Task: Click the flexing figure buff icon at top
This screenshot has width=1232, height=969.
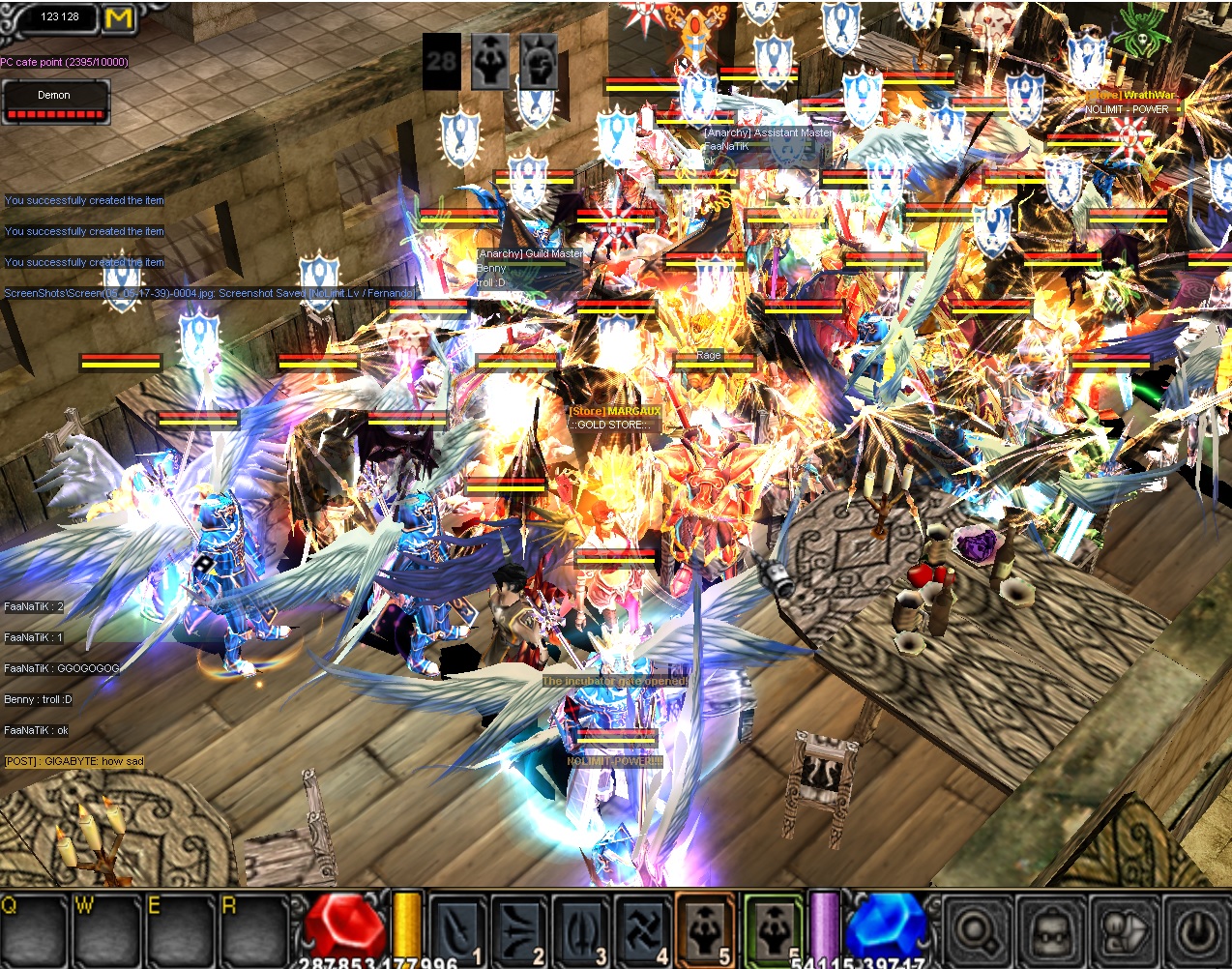Action: [490, 62]
